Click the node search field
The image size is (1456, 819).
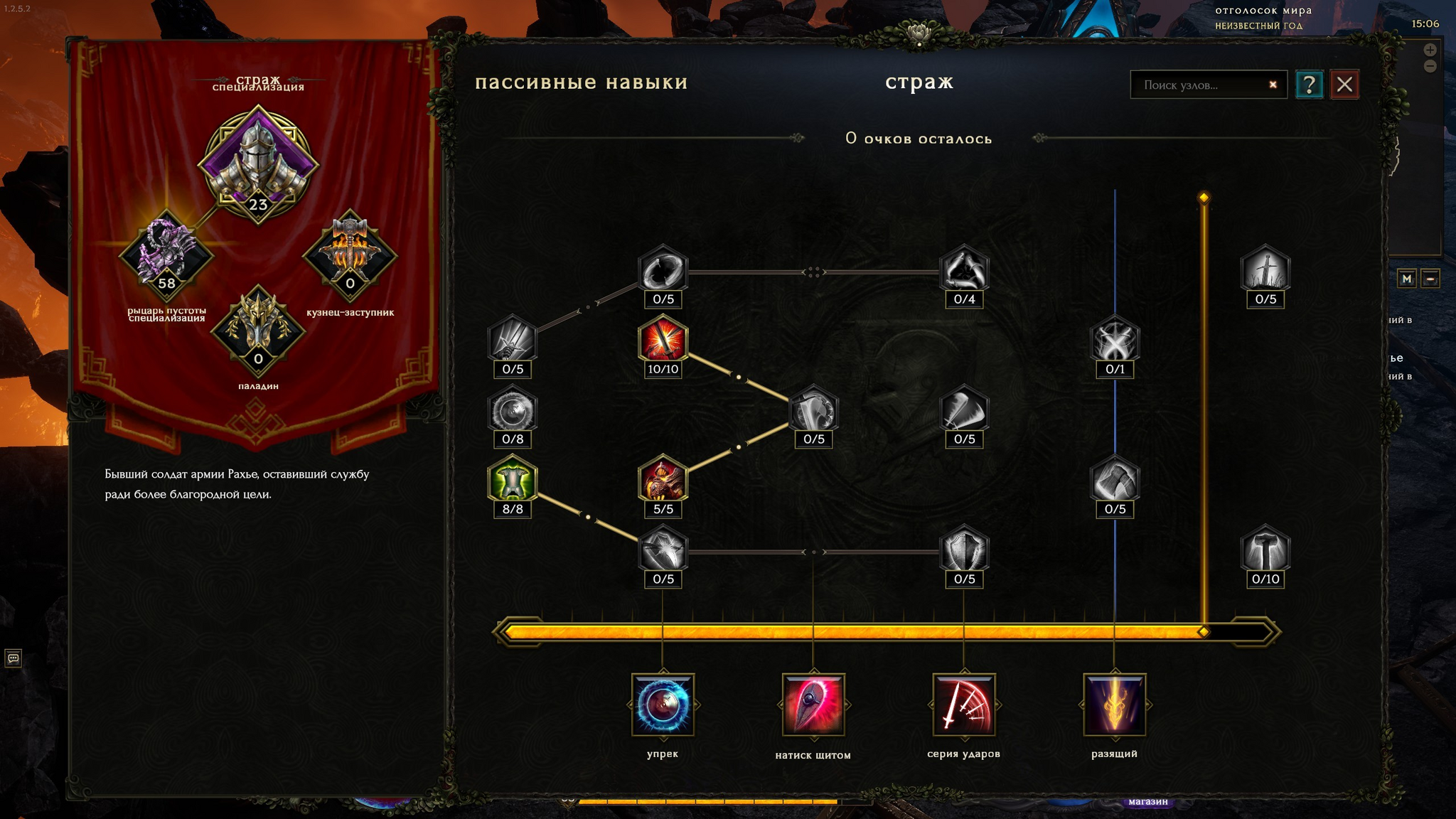(1201, 85)
